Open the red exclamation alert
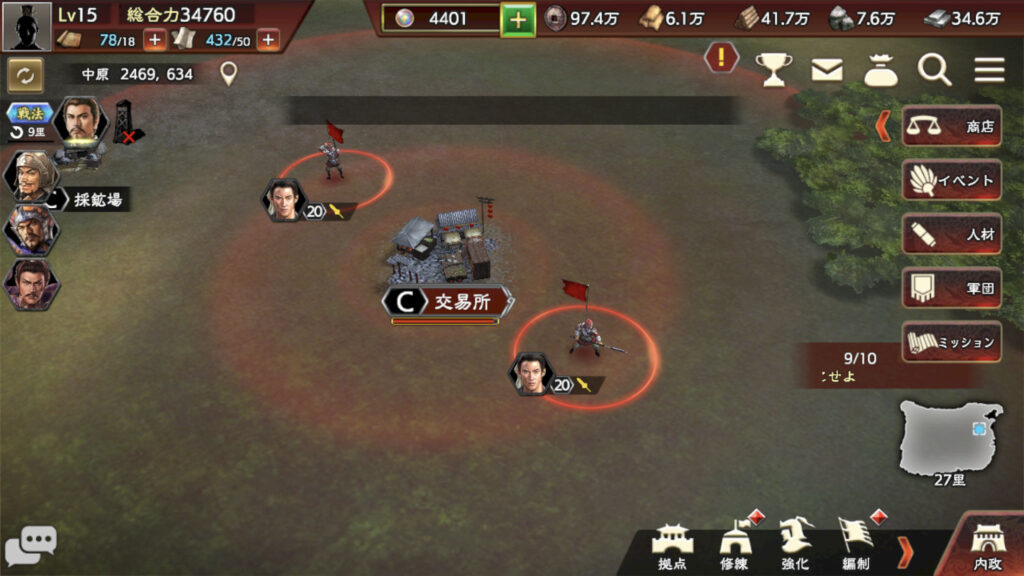1024x576 pixels. (721, 58)
